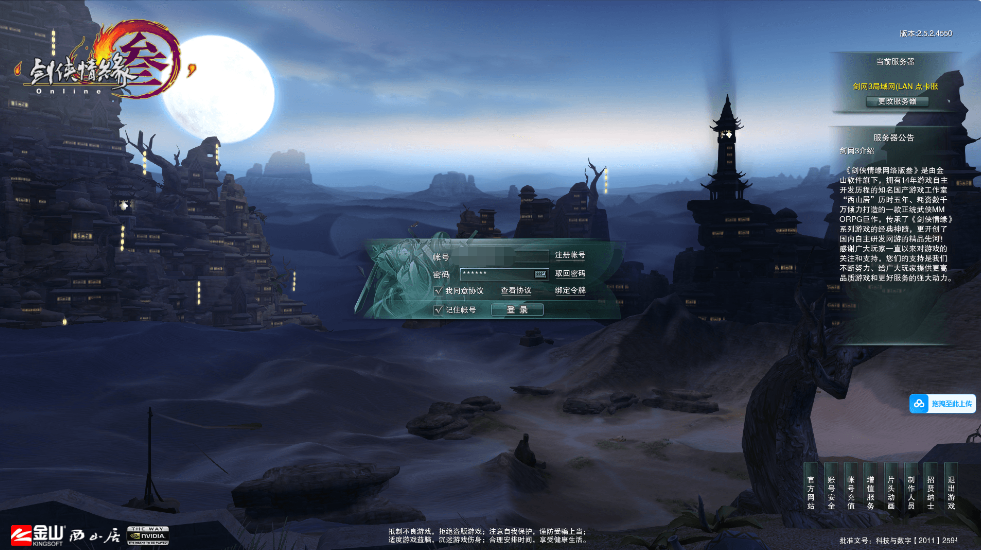Choose the 取回密码 recover password link

point(570,273)
